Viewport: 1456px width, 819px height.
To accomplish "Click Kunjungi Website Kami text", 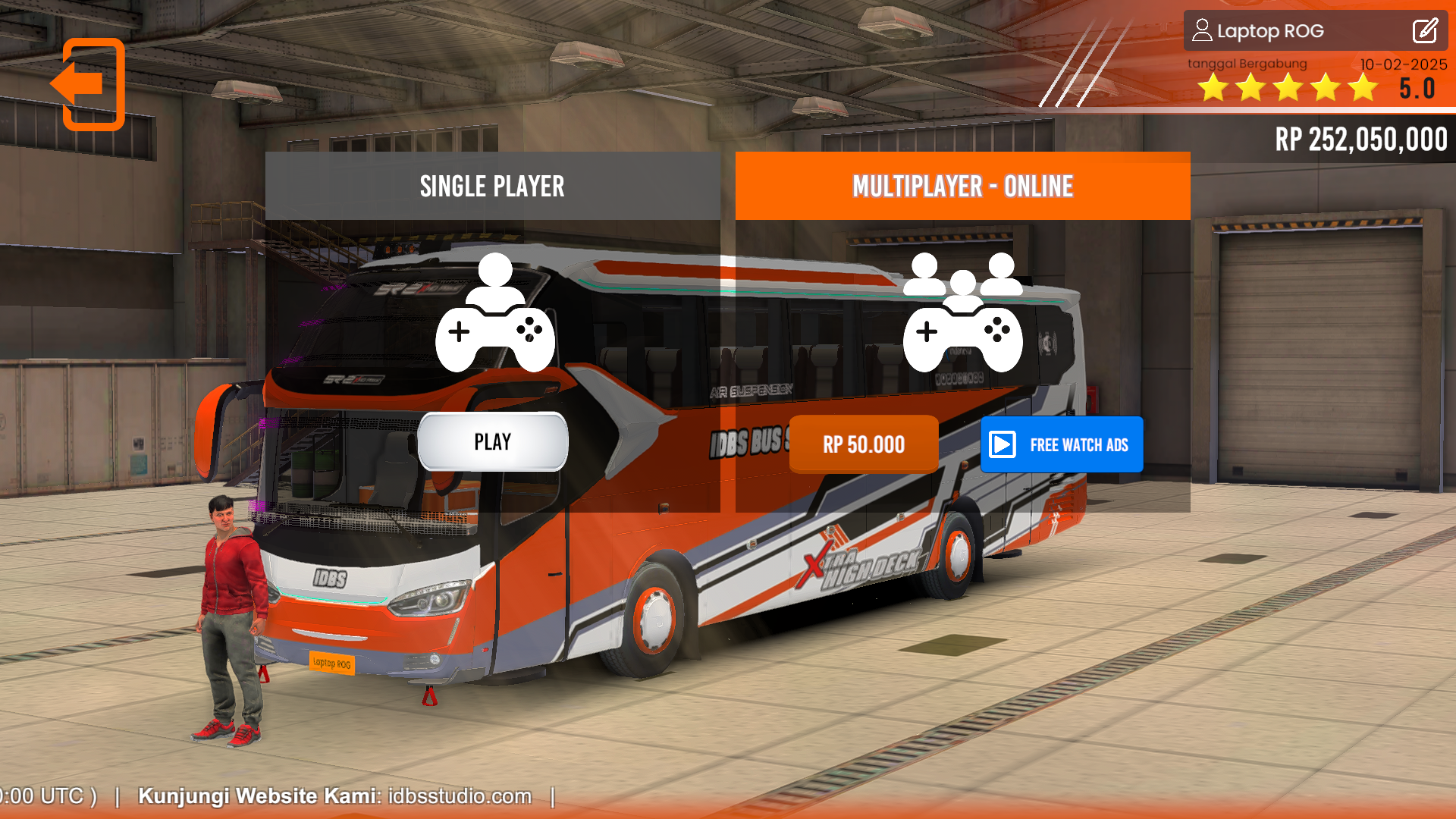I will coord(258,796).
